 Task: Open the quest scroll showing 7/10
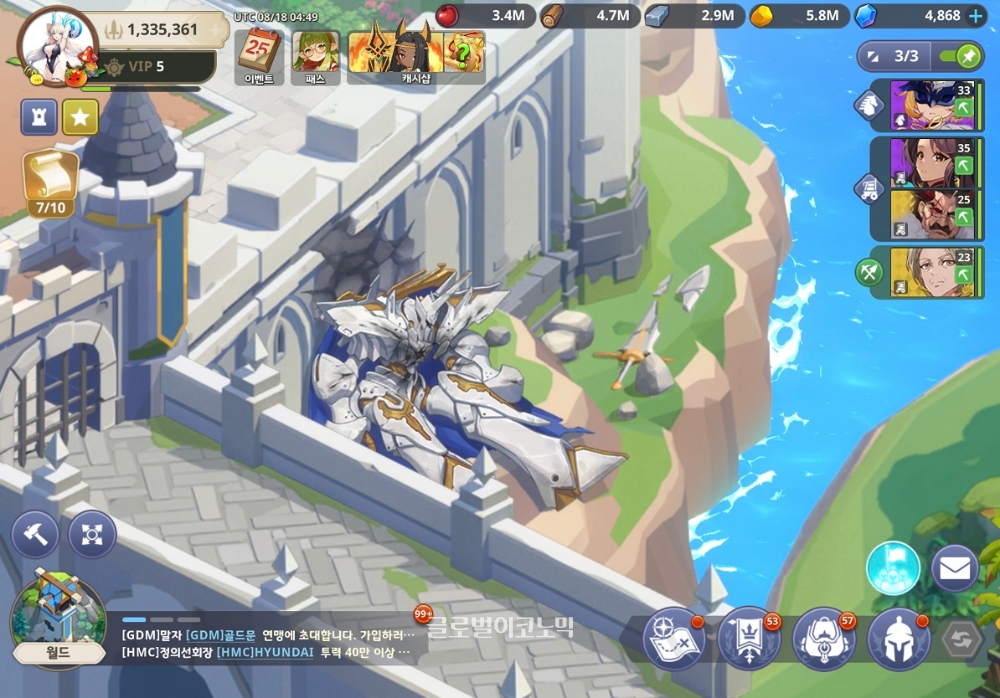tap(50, 182)
